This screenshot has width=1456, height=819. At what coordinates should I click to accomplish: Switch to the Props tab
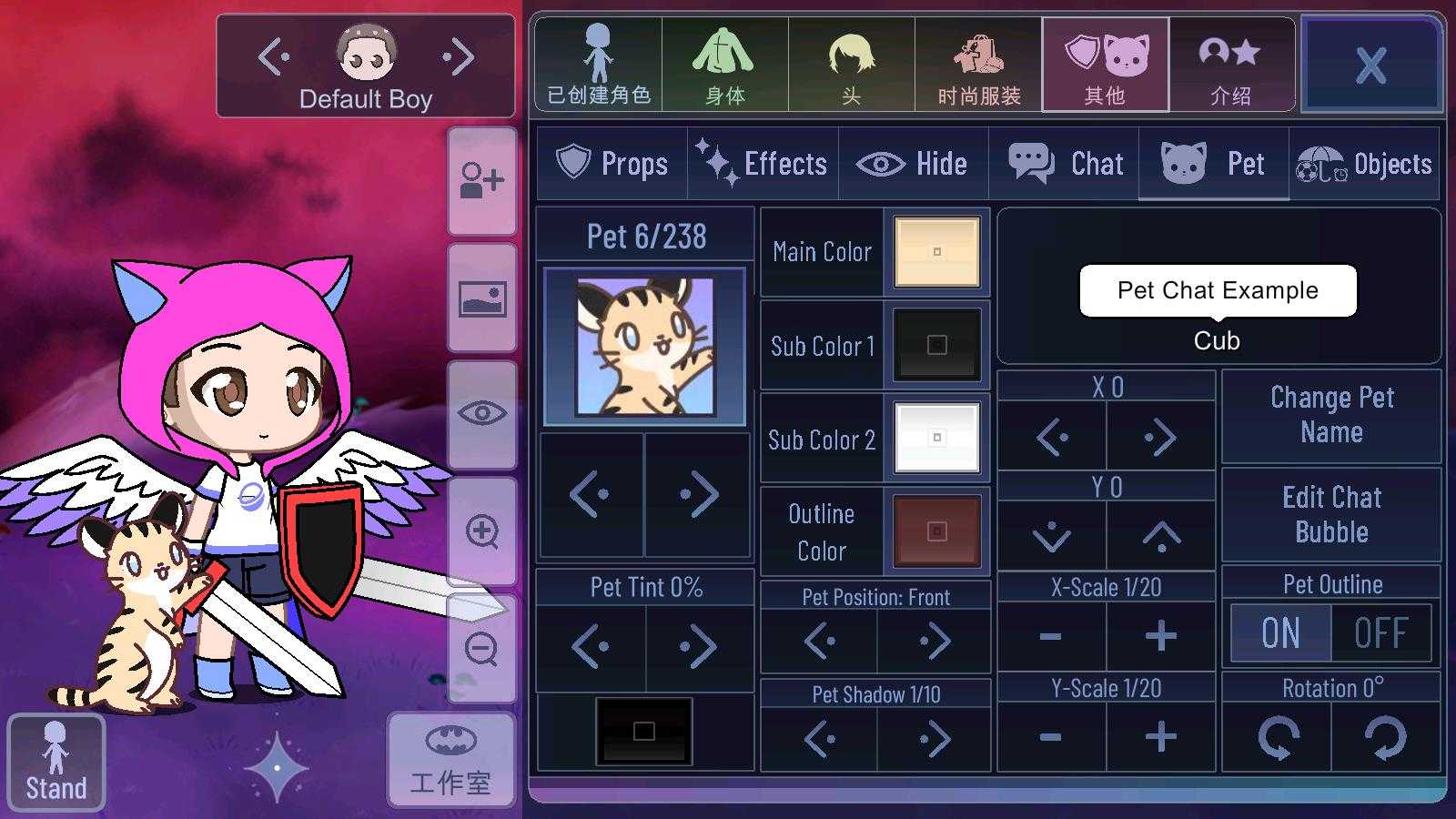click(x=612, y=164)
